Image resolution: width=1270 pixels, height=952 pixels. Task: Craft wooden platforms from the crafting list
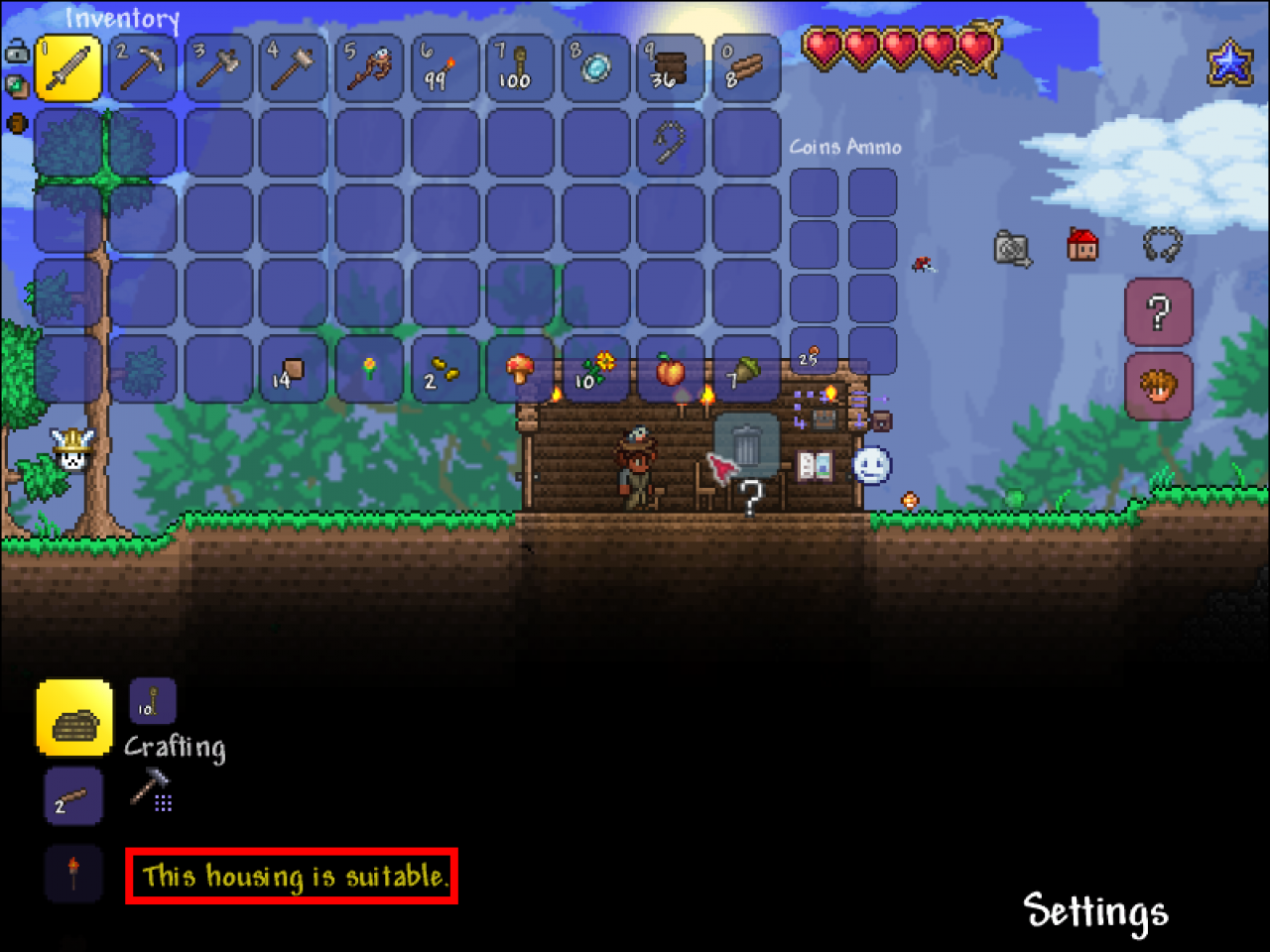pos(73,795)
